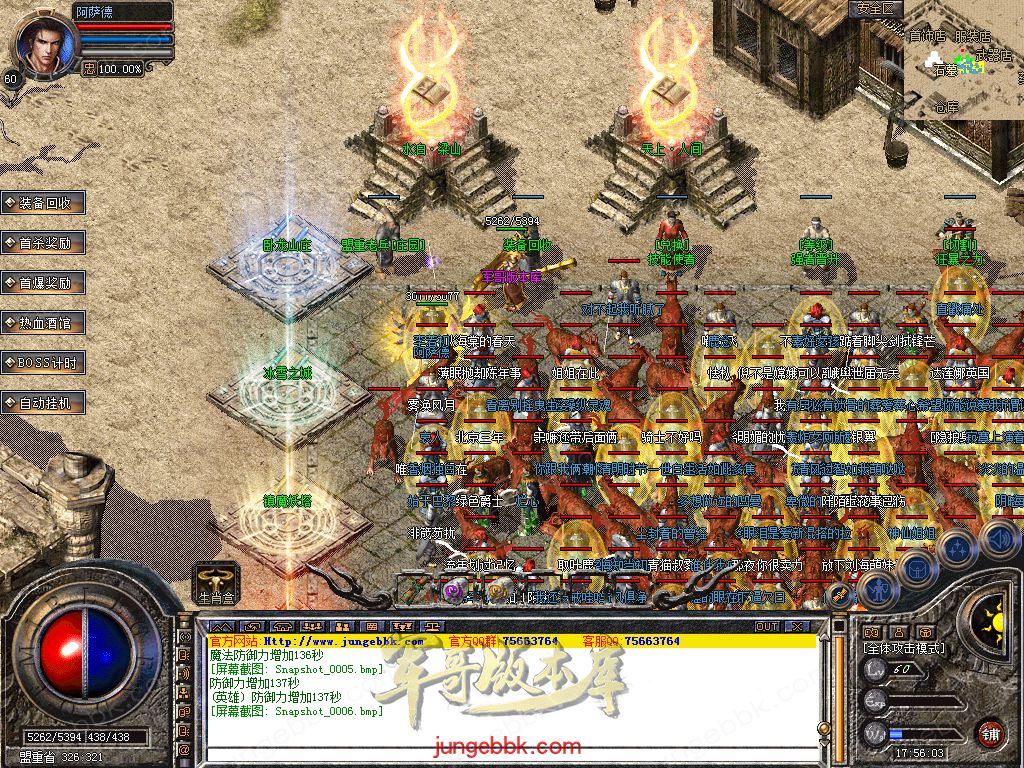Open the skills button with sparkles

tap(958, 547)
